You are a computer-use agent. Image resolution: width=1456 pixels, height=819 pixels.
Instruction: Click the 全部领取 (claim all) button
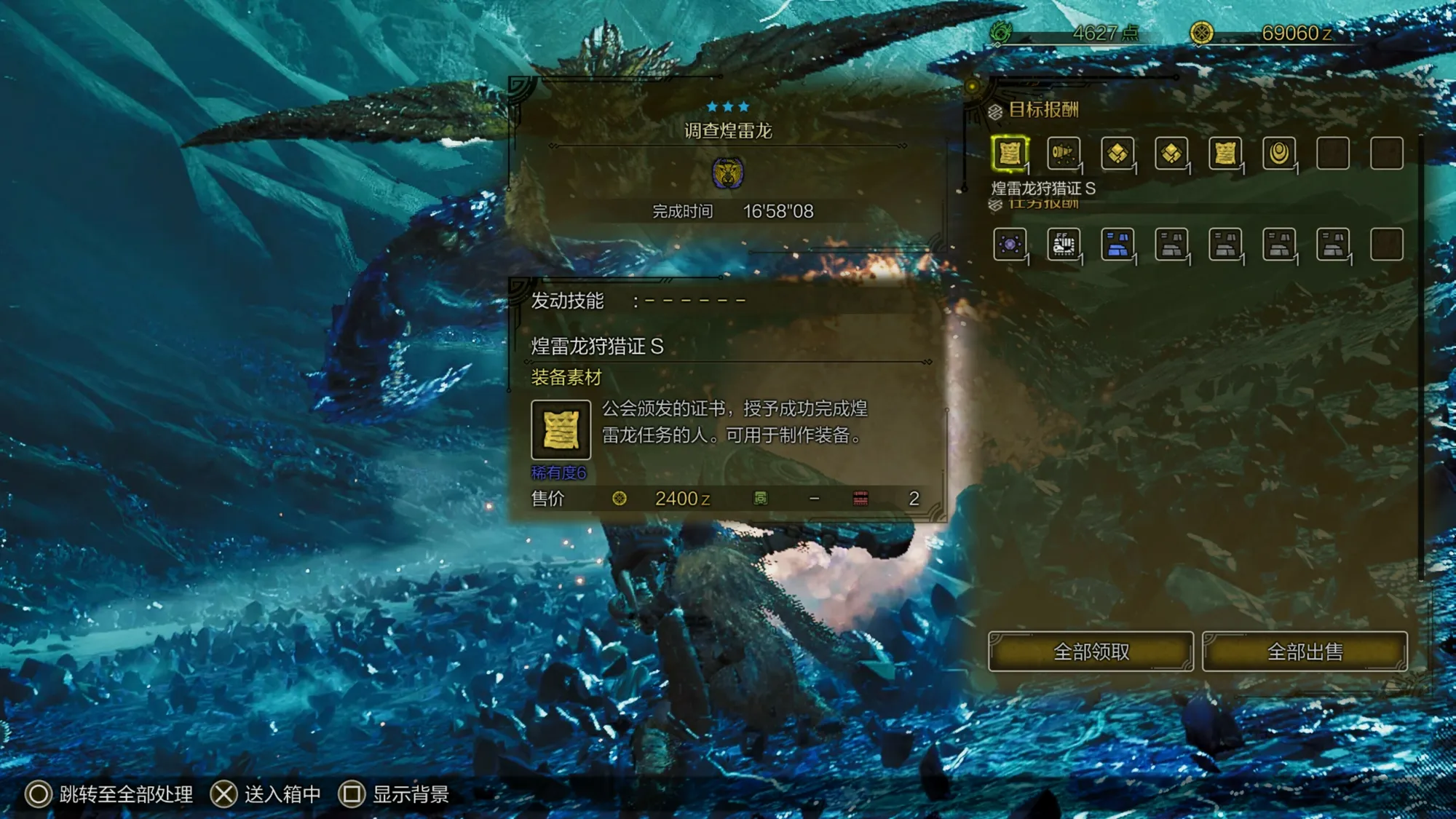[1090, 652]
